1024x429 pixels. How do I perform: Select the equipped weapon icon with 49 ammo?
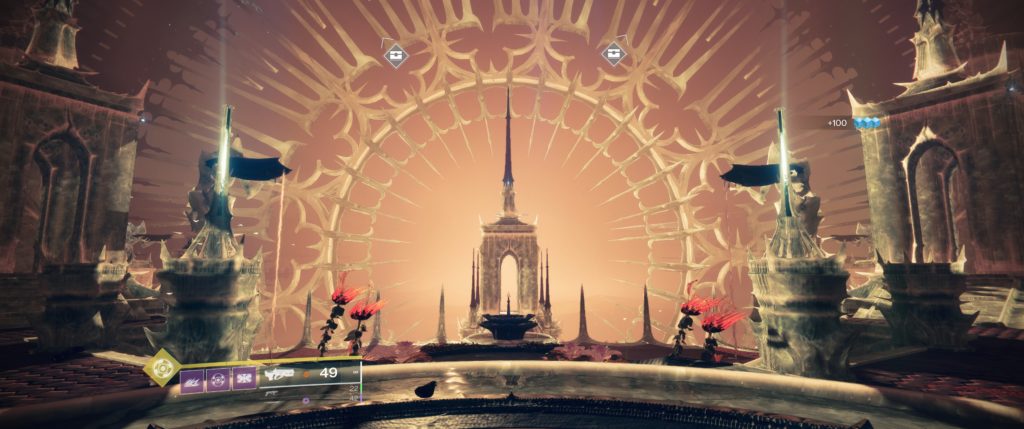[x=279, y=374]
